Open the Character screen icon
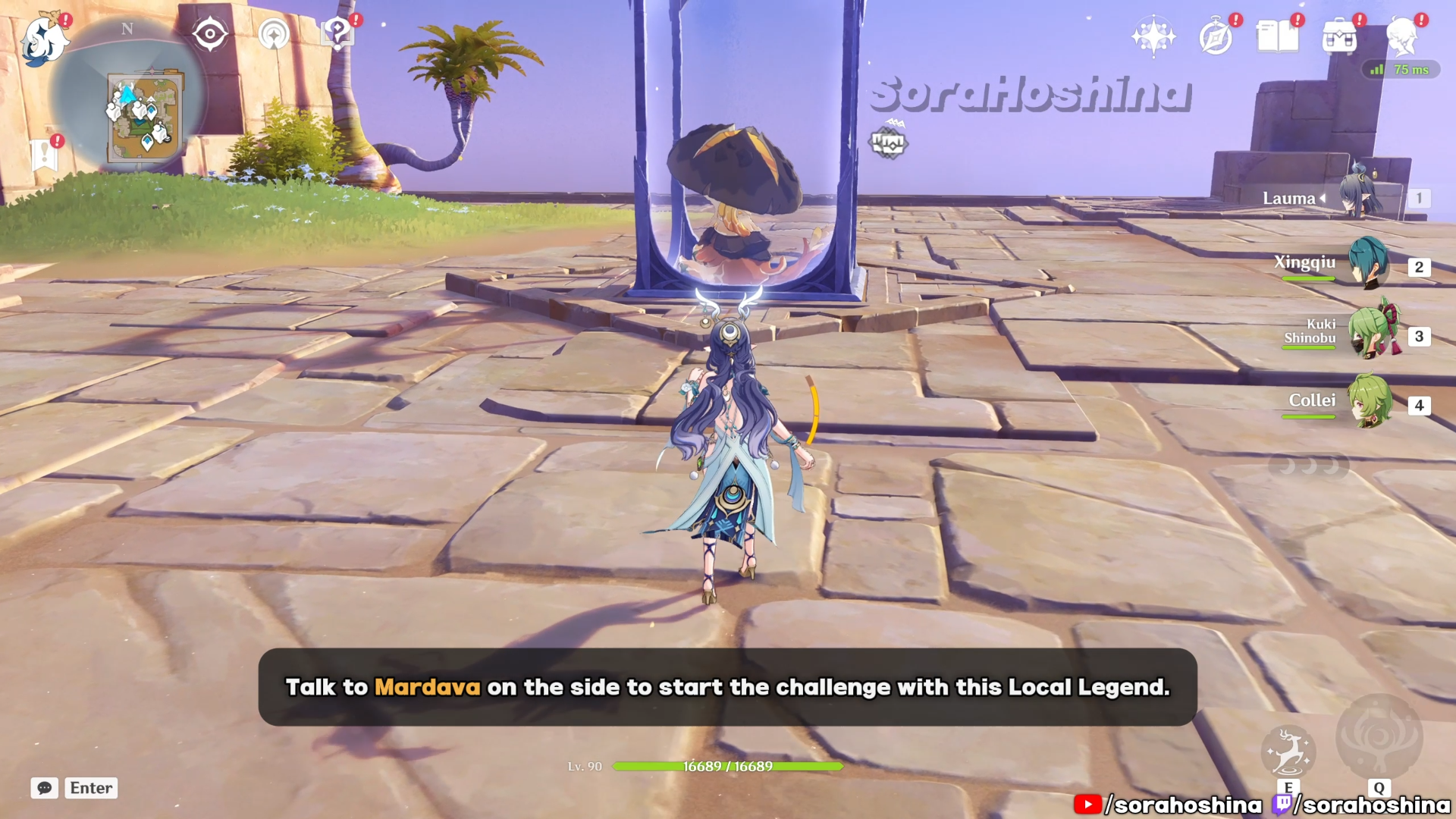 coord(1401,36)
